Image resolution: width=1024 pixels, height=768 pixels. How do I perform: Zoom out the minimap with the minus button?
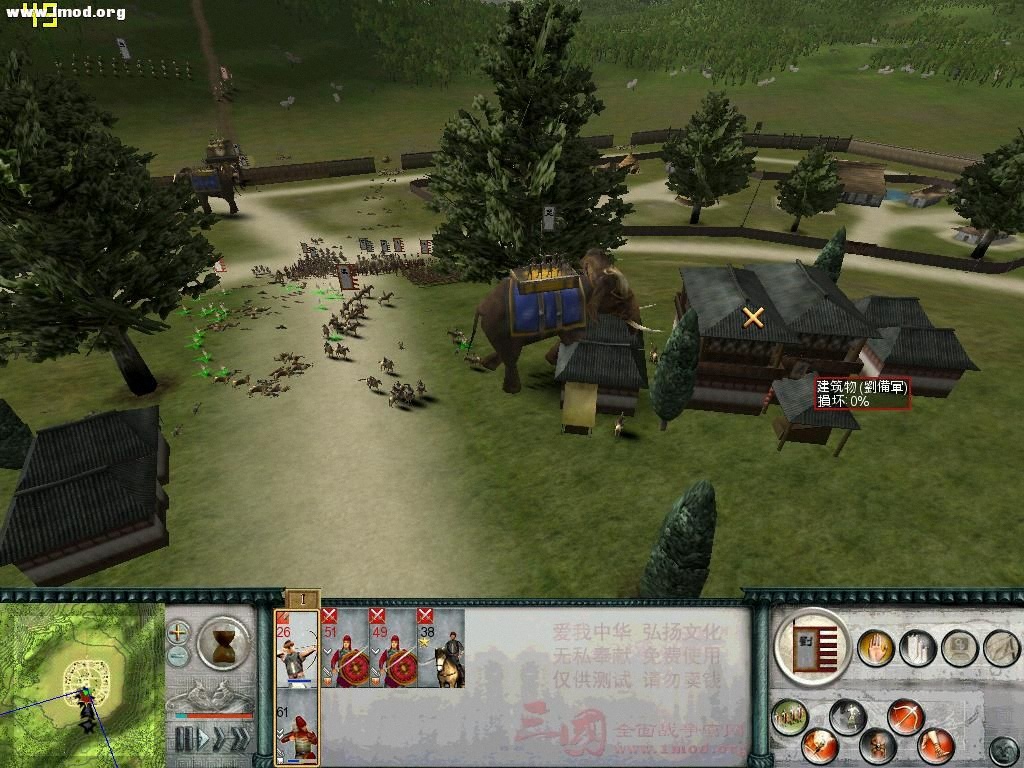[x=179, y=656]
